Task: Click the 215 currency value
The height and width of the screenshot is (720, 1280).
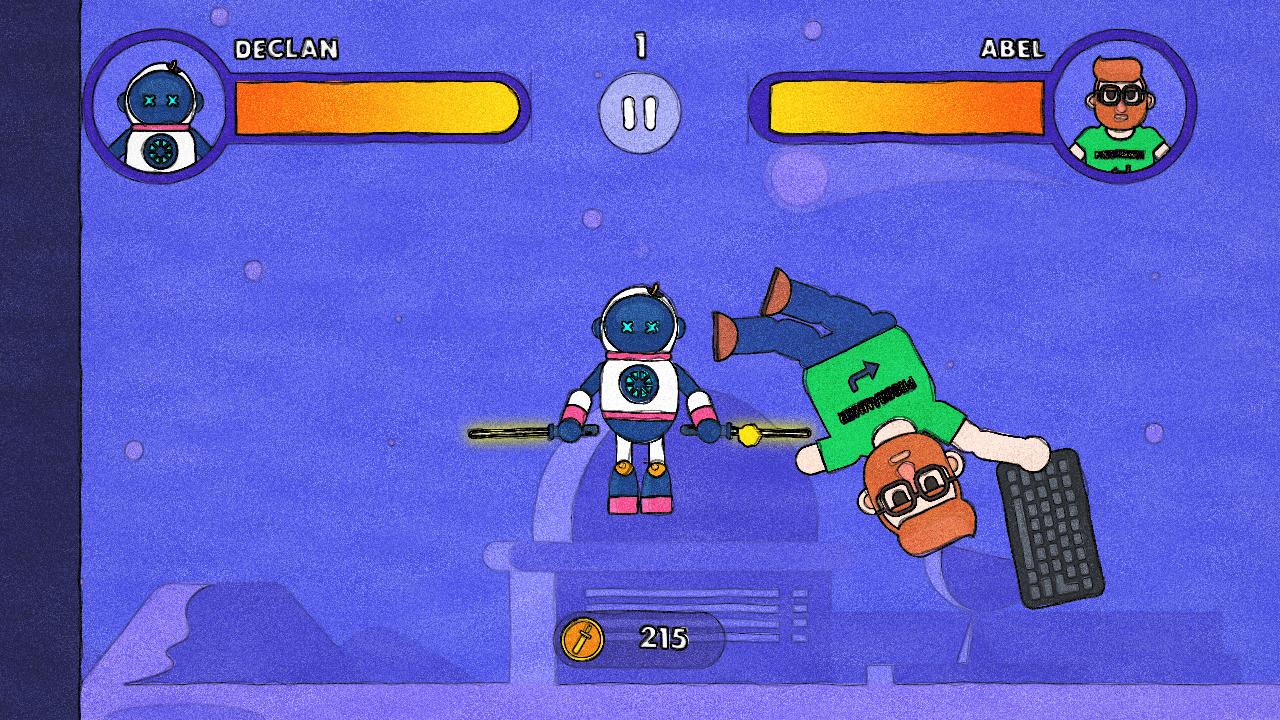Action: point(665,637)
